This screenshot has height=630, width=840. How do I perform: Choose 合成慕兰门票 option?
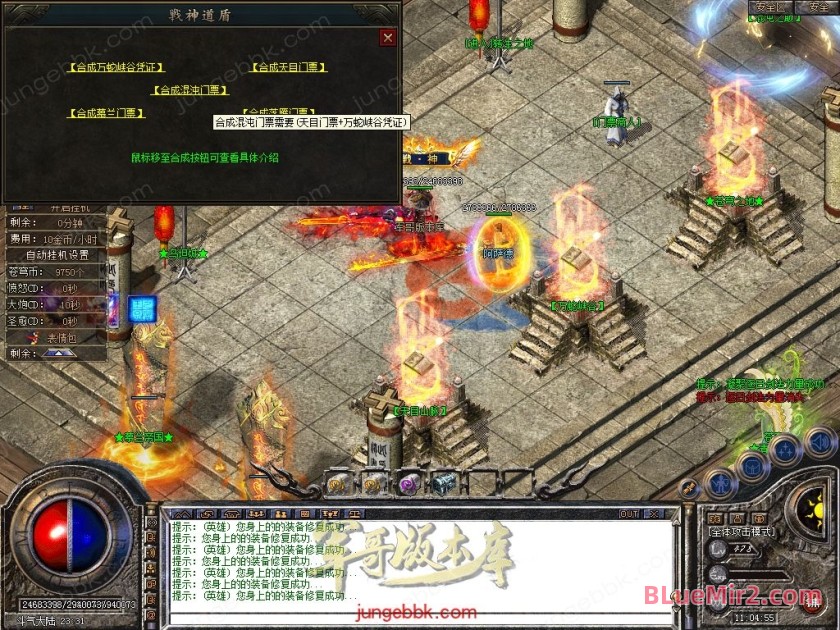[x=106, y=113]
